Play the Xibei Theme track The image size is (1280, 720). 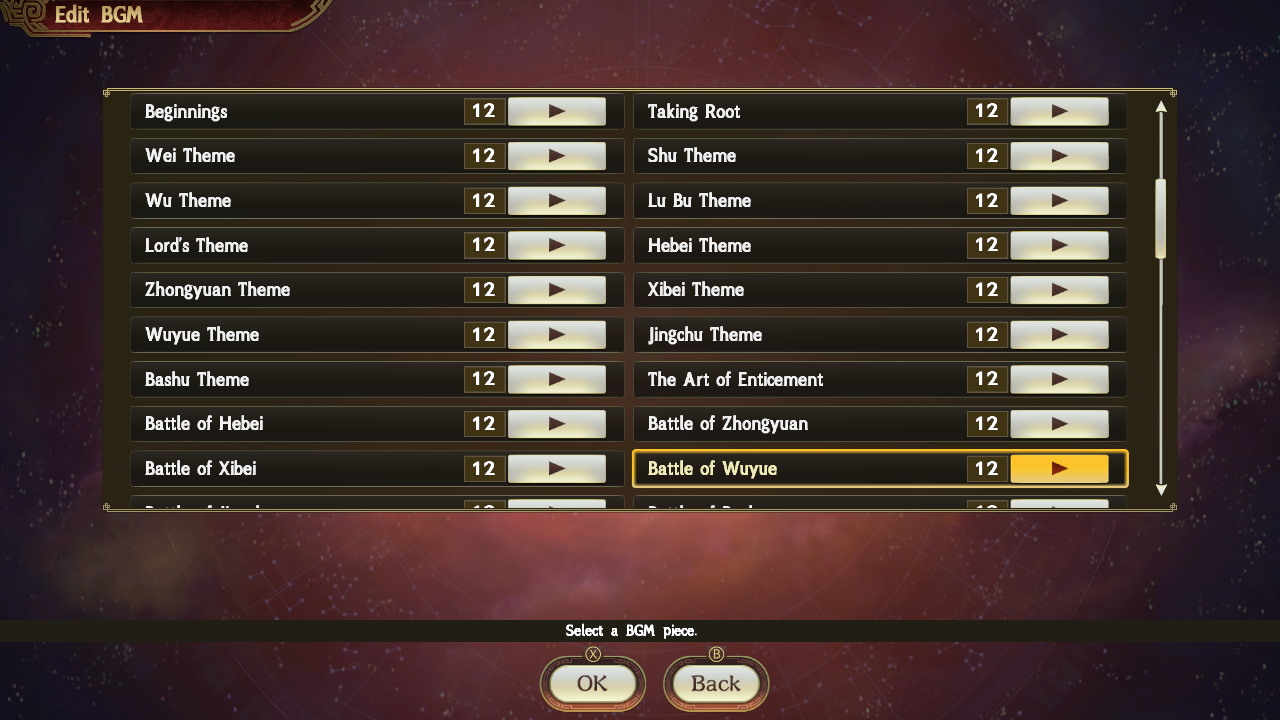tap(1060, 289)
